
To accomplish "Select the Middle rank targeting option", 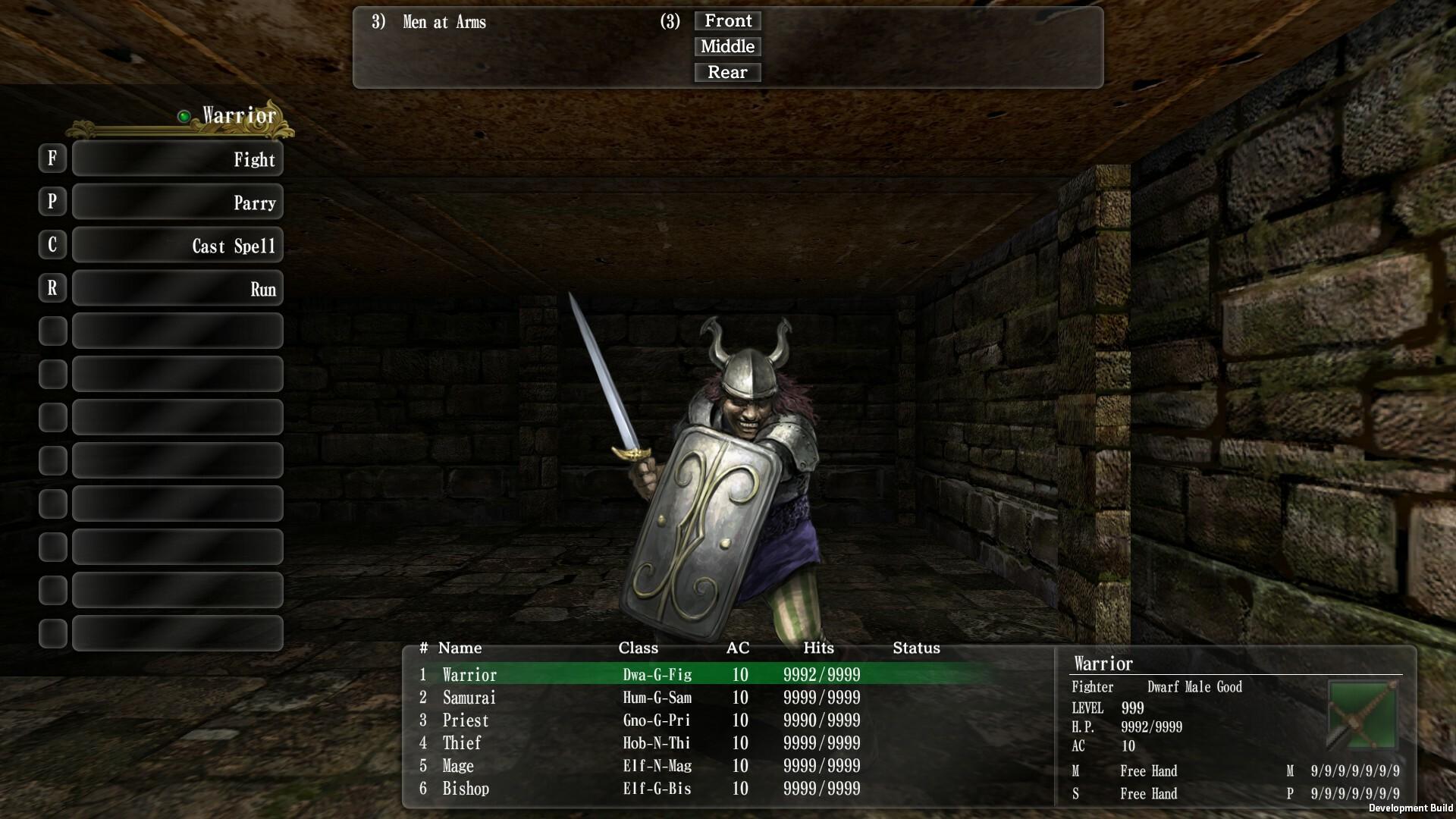I will pyautogui.click(x=726, y=46).
